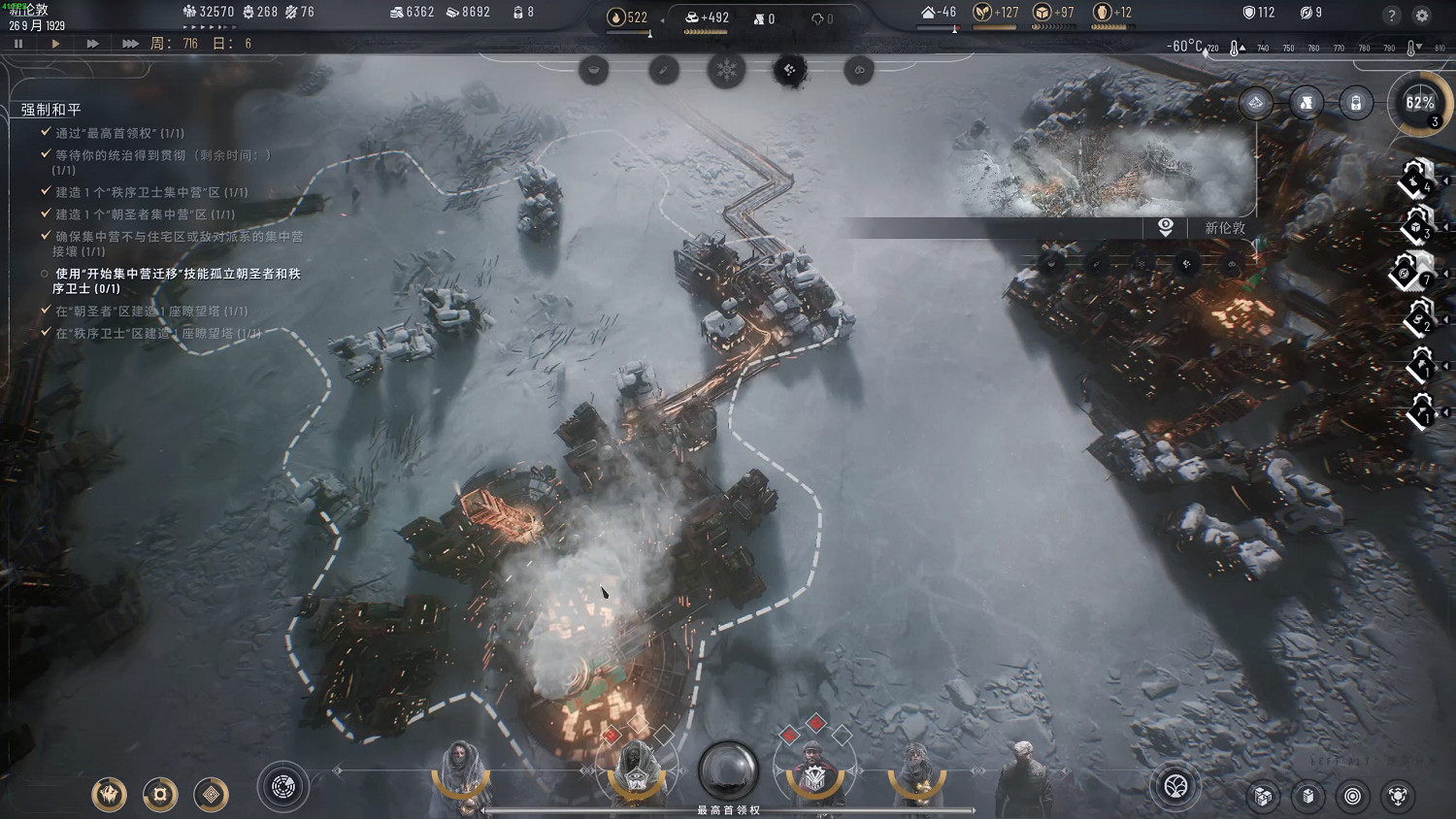Open the gold hexagon gear button
The image size is (1456, 819).
coord(160,795)
